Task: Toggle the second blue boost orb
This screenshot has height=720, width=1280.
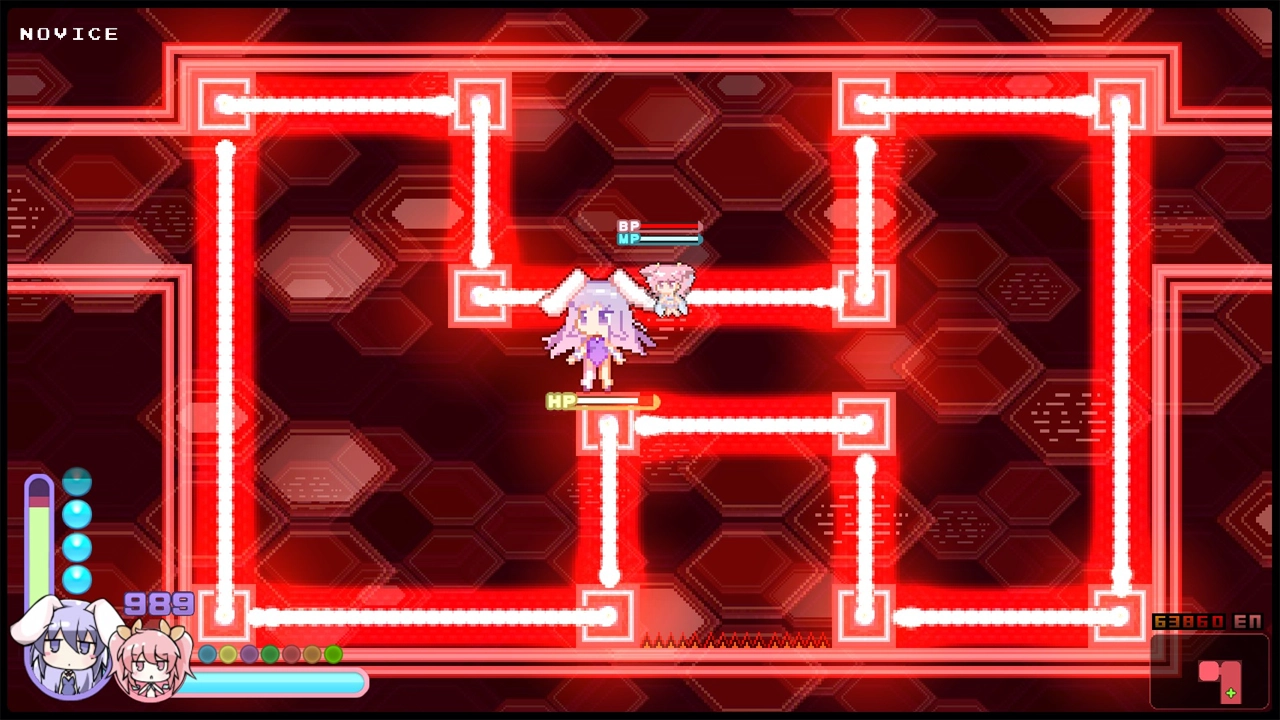Action: coord(77,514)
